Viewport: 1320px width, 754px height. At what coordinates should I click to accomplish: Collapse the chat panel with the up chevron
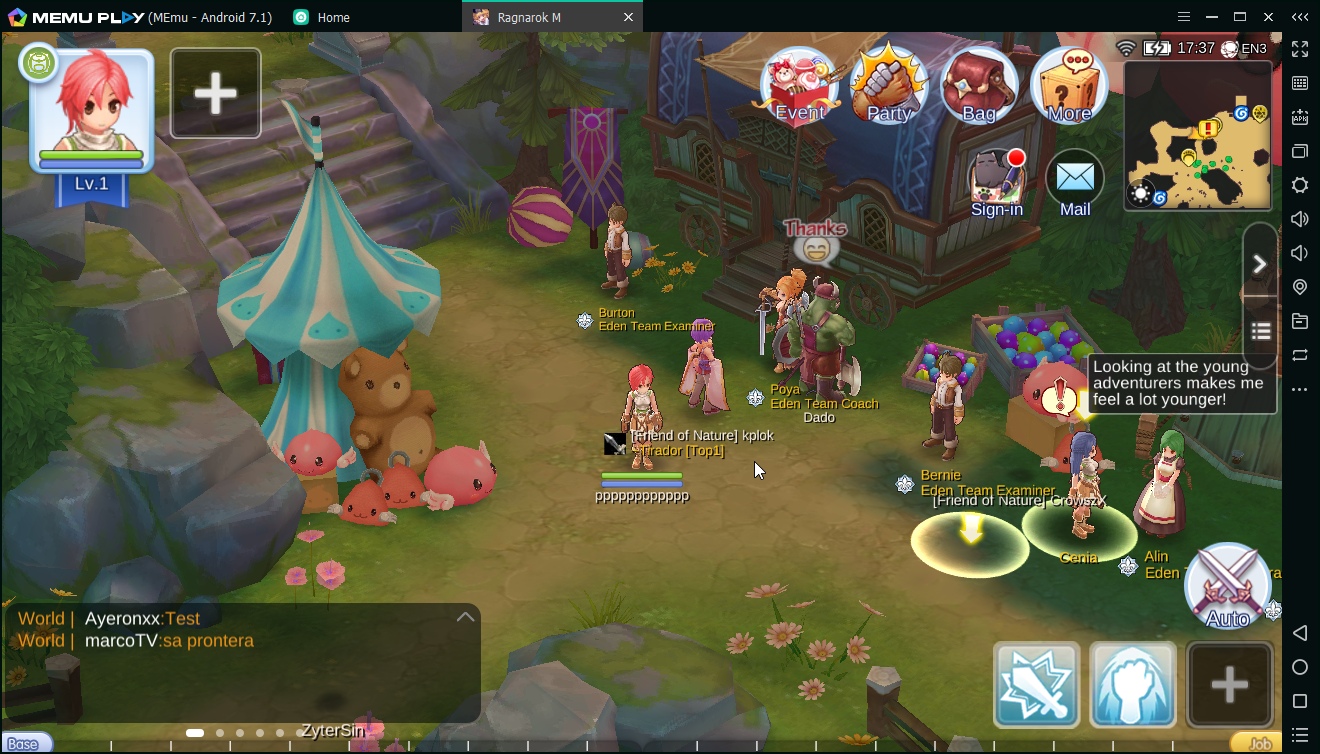[x=465, y=616]
